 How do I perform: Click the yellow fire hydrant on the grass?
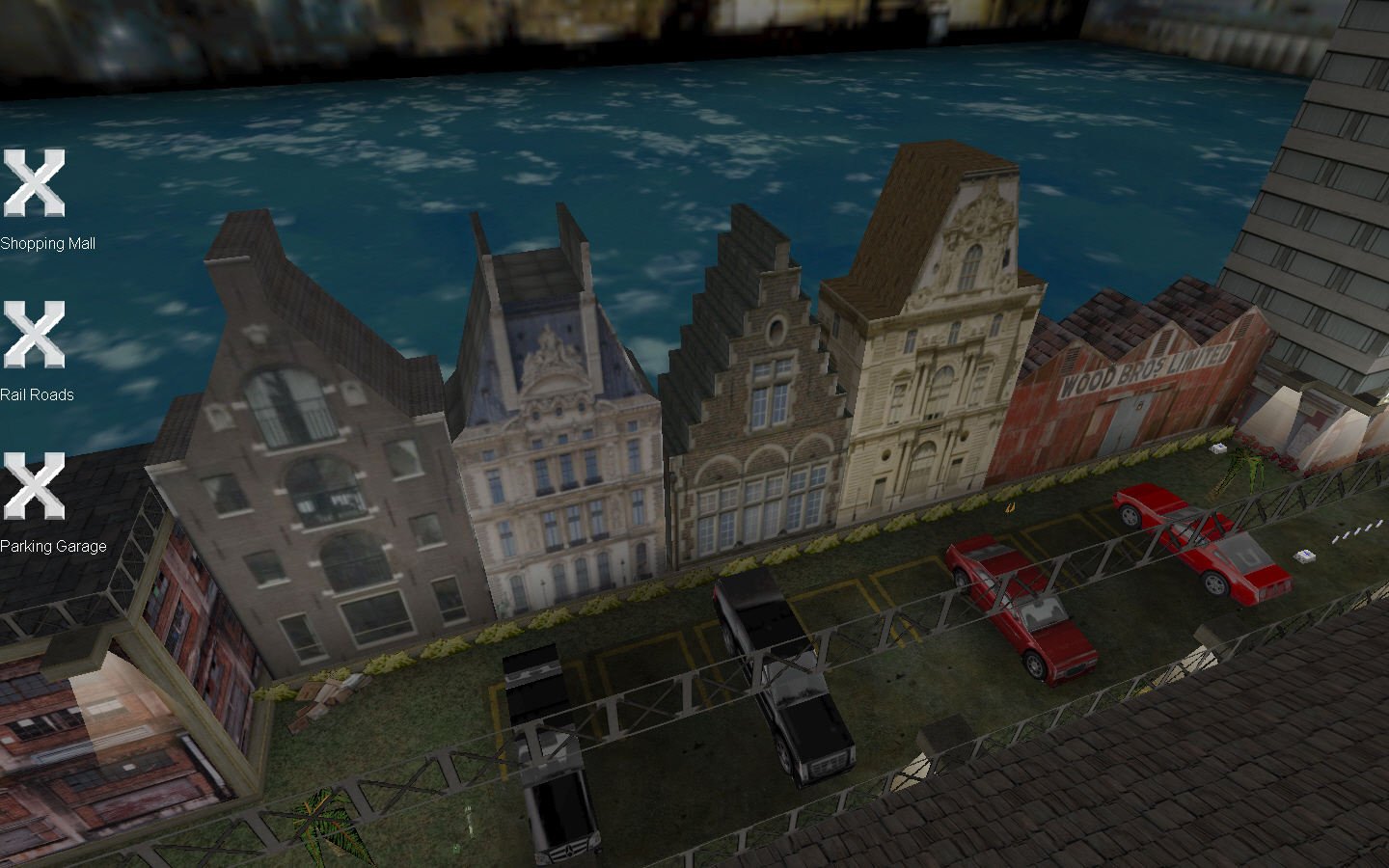click(x=1009, y=507)
